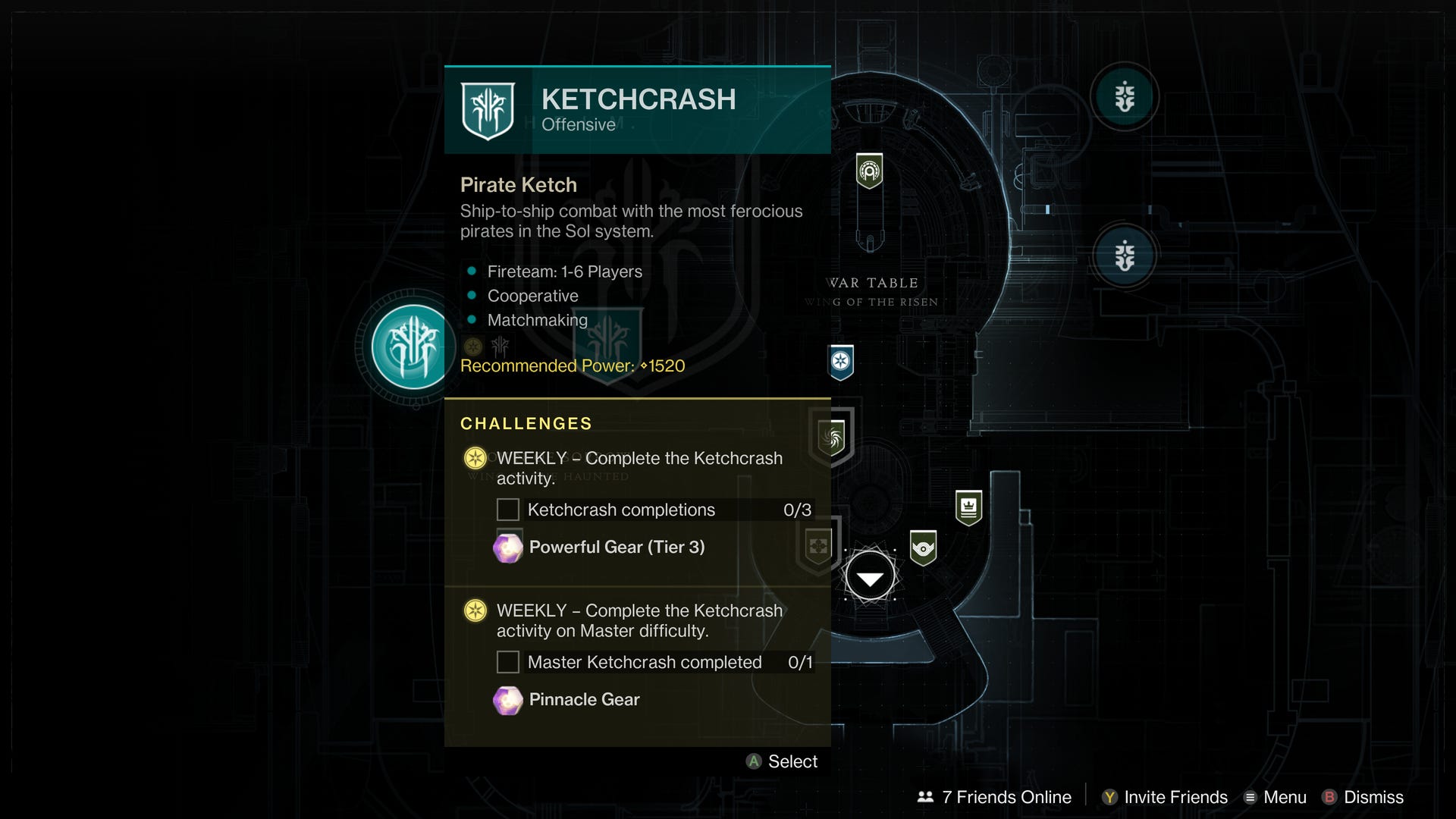Check the Master Ketchcrash completed checkbox
The height and width of the screenshot is (819, 1456).
point(507,661)
